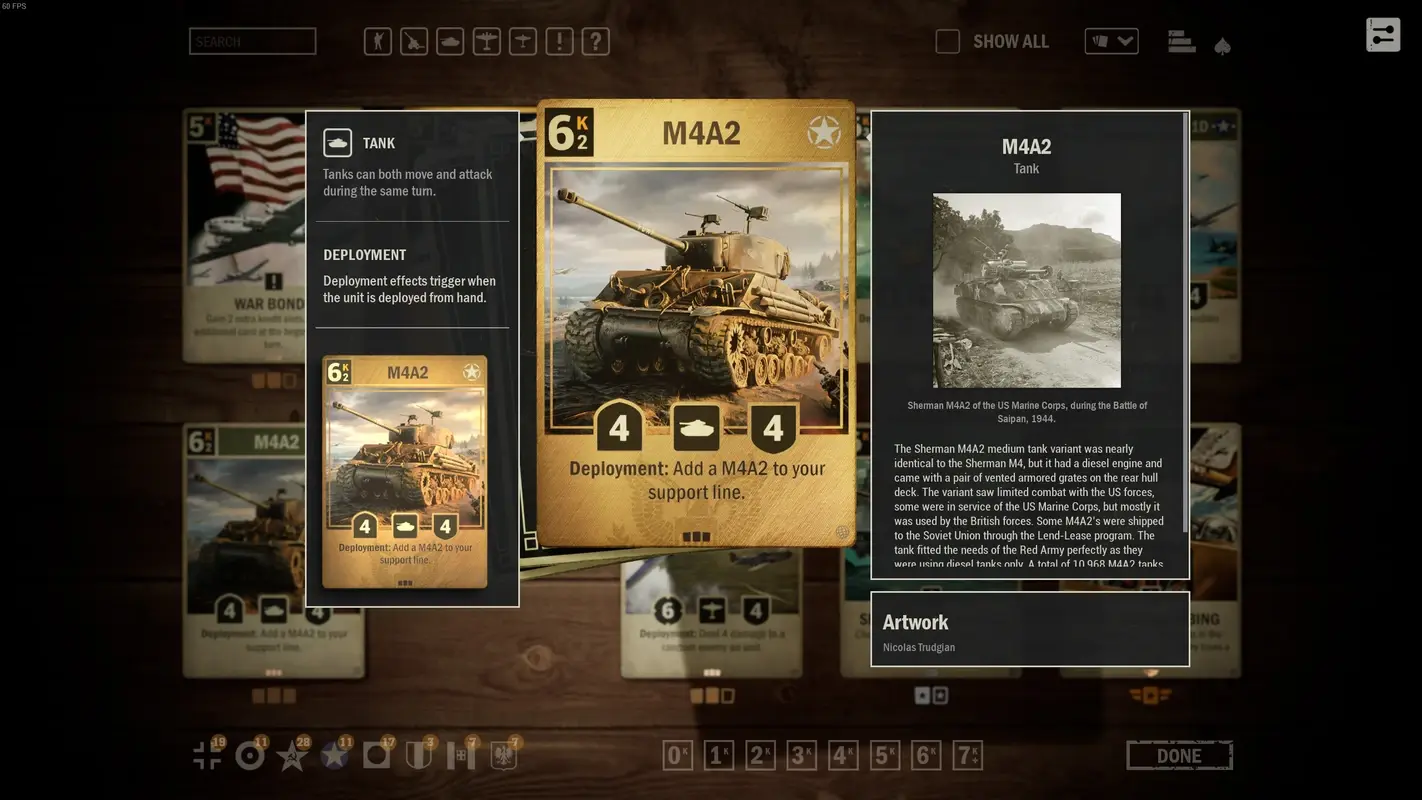Filter cards using the Tank icon
Viewport: 1422px width, 800px height.
pos(450,40)
